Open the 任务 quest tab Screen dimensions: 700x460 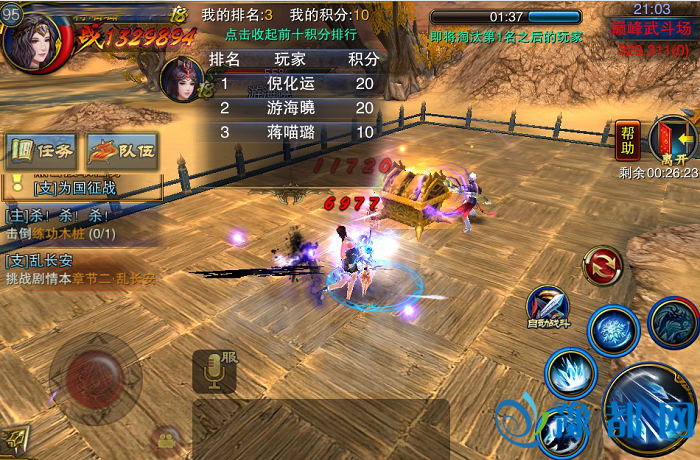click(x=42, y=150)
